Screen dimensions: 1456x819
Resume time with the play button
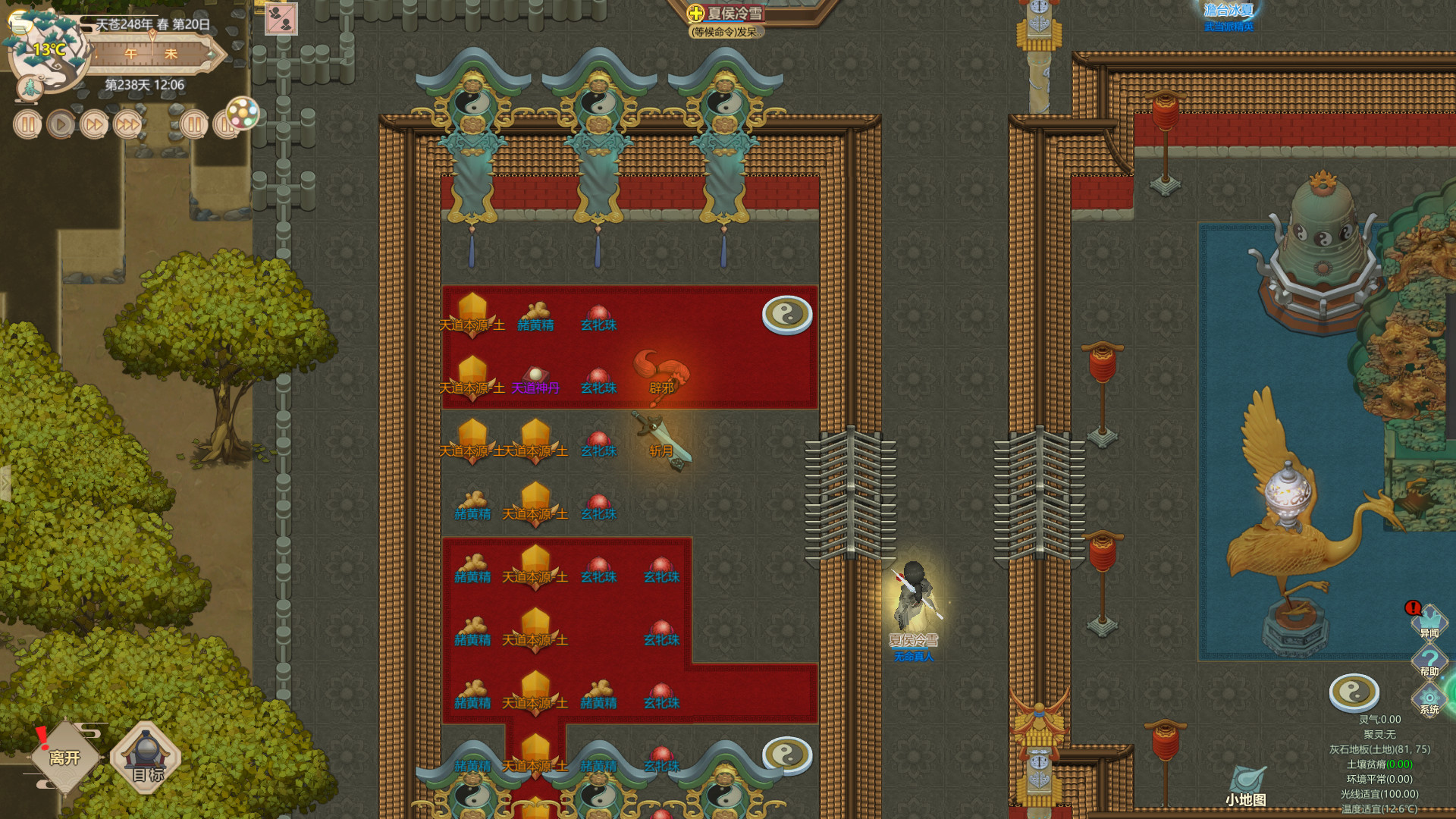pyautogui.click(x=62, y=125)
